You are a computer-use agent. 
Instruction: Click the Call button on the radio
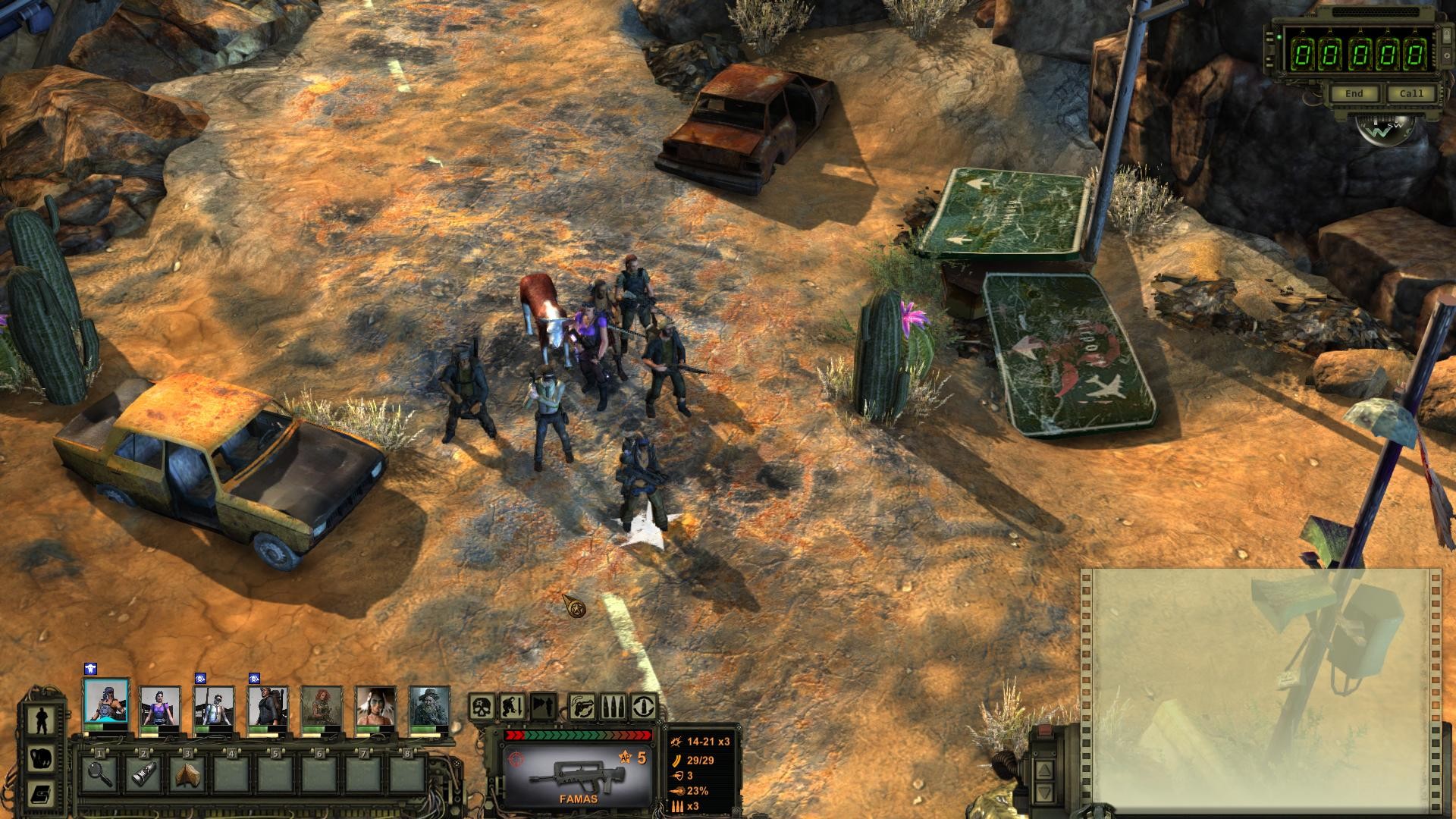pos(1411,93)
